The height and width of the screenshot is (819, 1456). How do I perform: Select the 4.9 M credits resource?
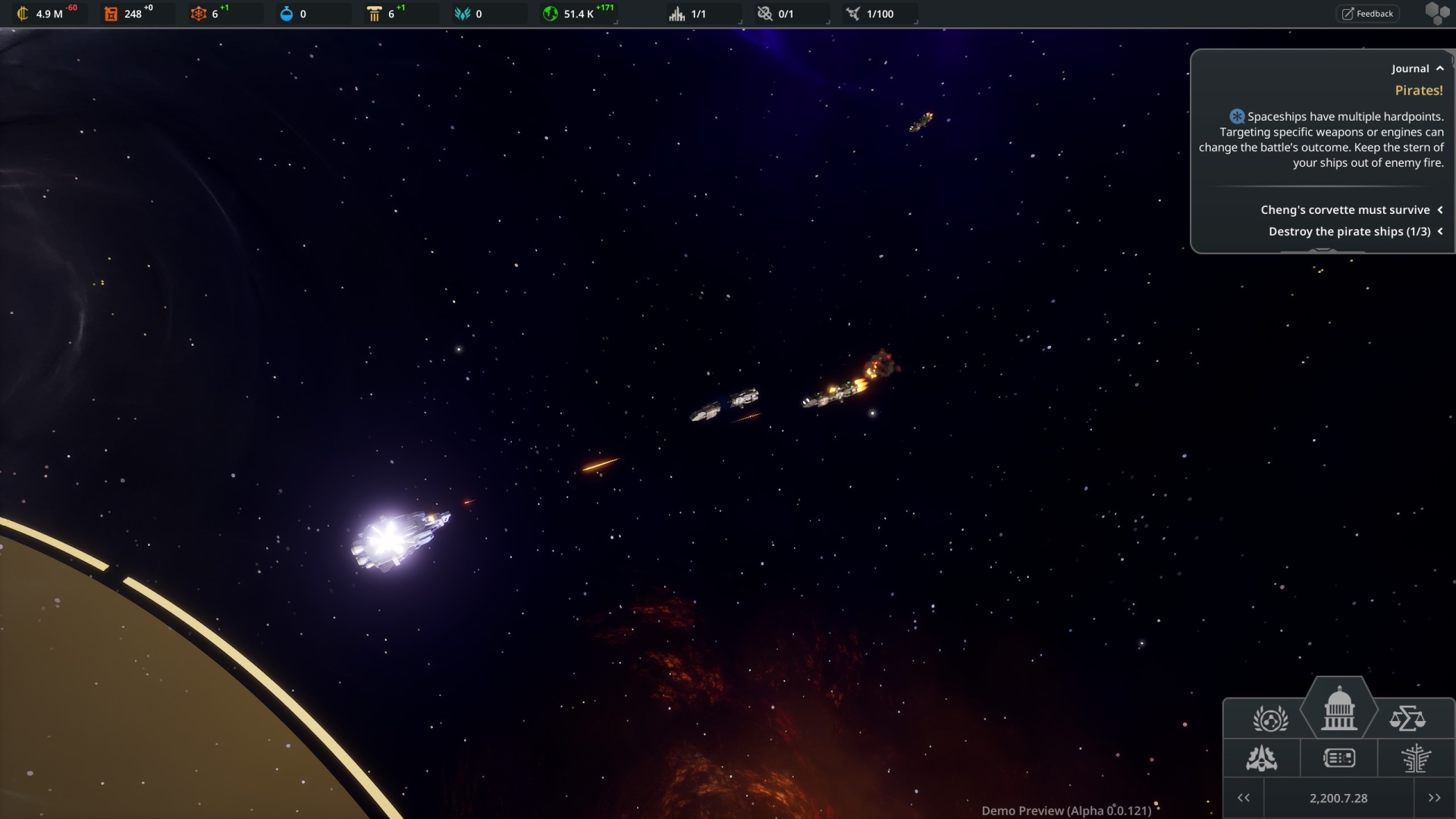coord(45,14)
